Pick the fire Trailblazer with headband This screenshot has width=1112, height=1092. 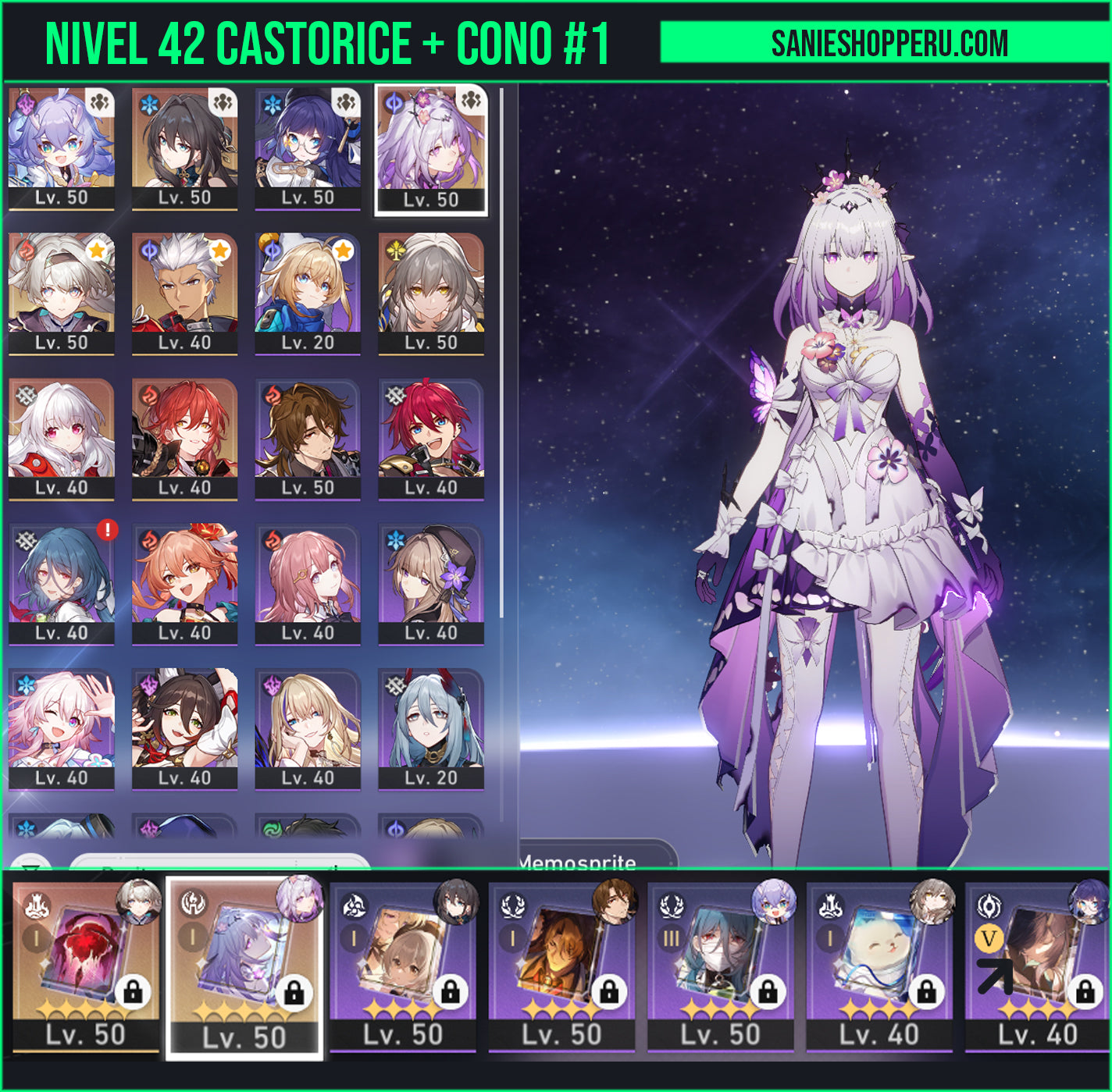[x=61, y=293]
